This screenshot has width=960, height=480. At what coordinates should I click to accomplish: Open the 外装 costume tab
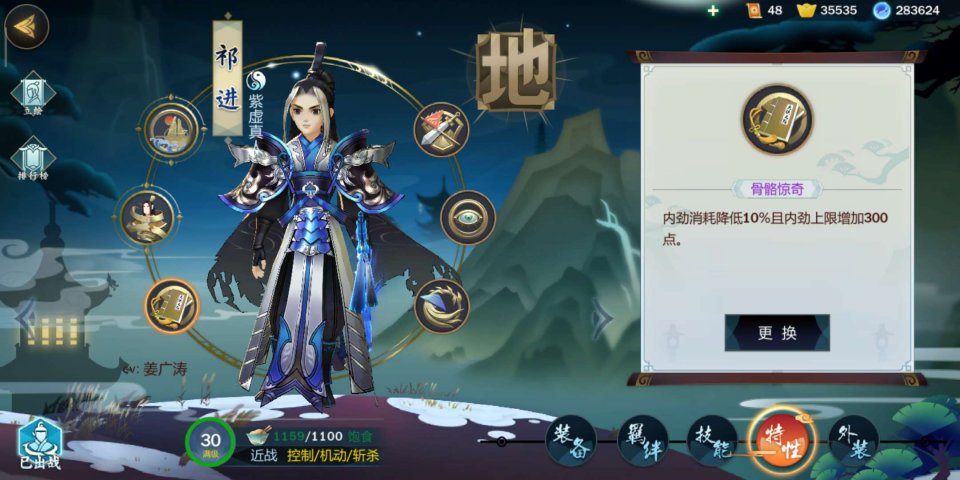point(853,441)
